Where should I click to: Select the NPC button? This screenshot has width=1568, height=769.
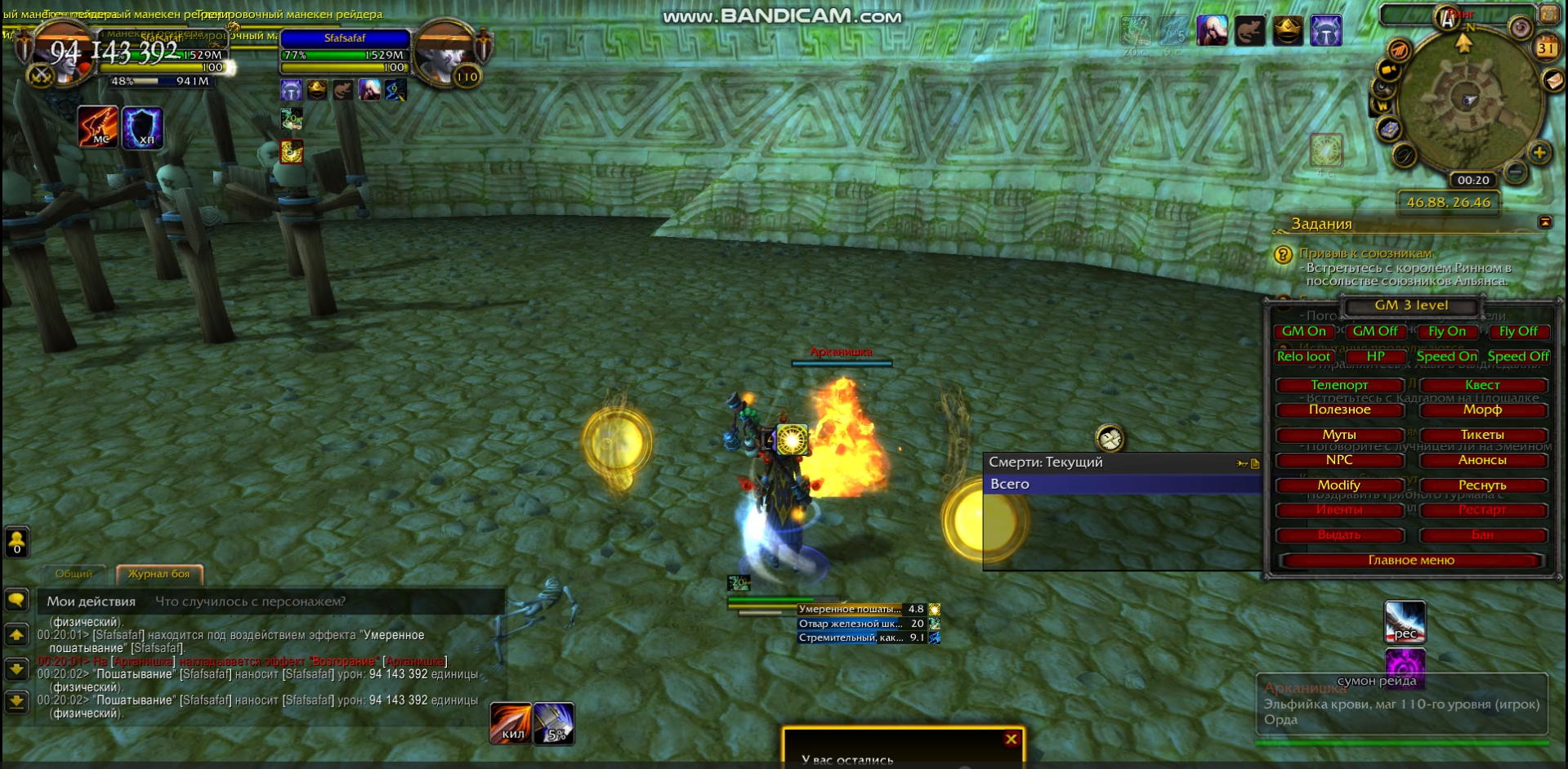(1339, 460)
